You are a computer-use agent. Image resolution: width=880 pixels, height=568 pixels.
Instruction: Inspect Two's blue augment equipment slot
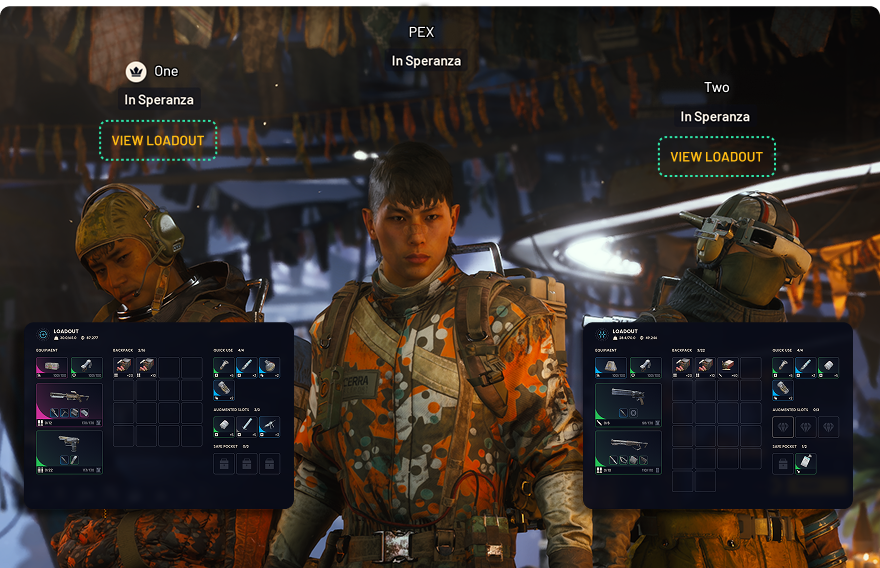tap(611, 367)
